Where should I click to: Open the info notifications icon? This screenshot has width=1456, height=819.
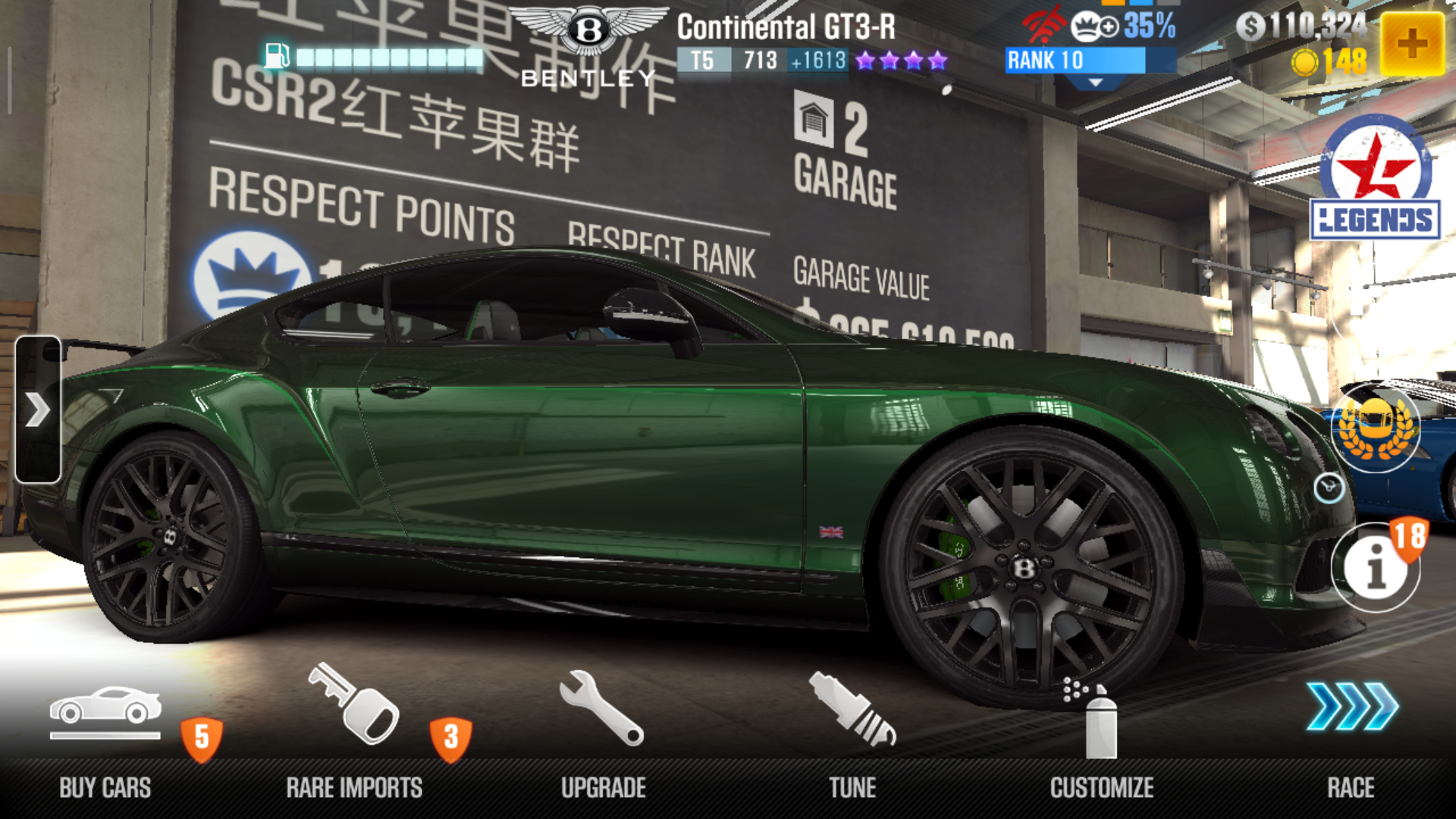(x=1376, y=566)
